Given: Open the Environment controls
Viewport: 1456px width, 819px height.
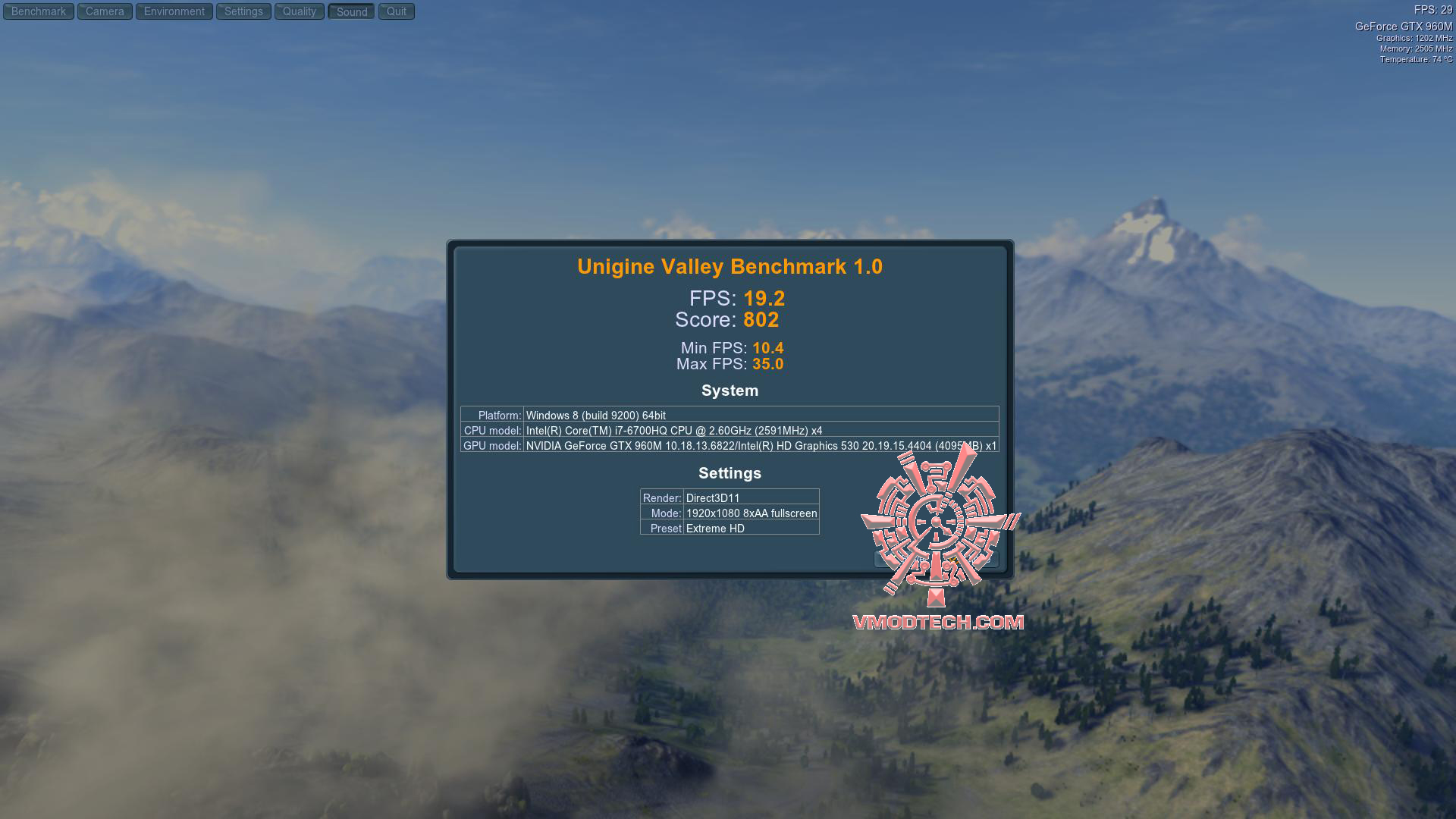Looking at the screenshot, I should coord(174,11).
